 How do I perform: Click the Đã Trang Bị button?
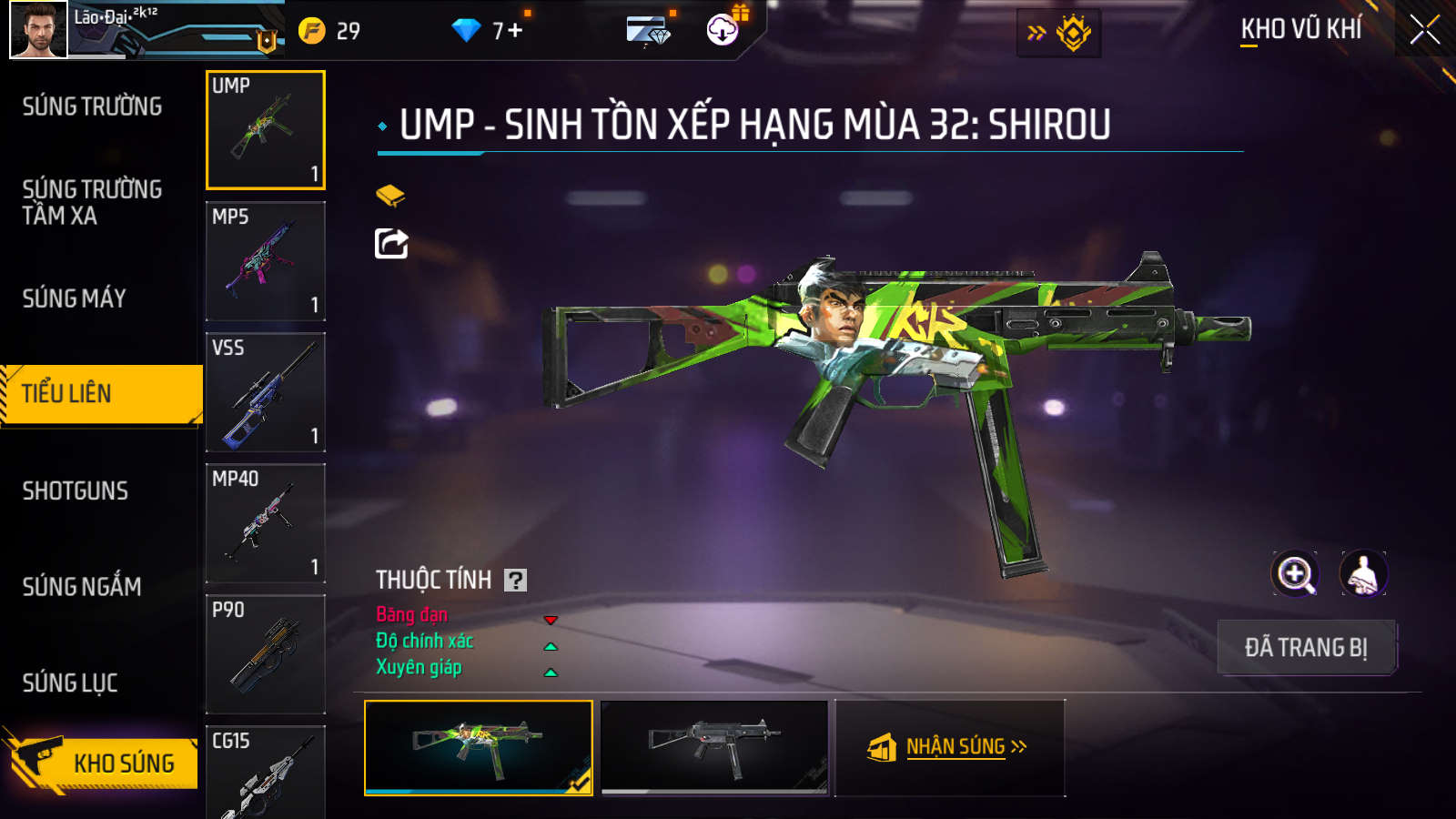point(1306,647)
